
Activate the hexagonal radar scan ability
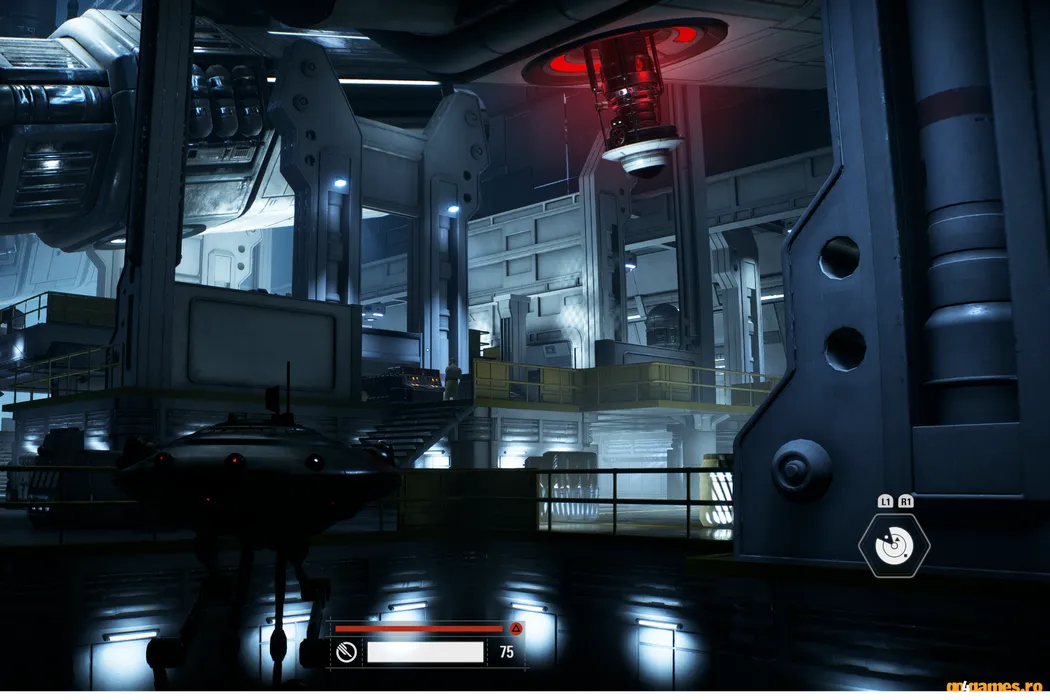894,546
